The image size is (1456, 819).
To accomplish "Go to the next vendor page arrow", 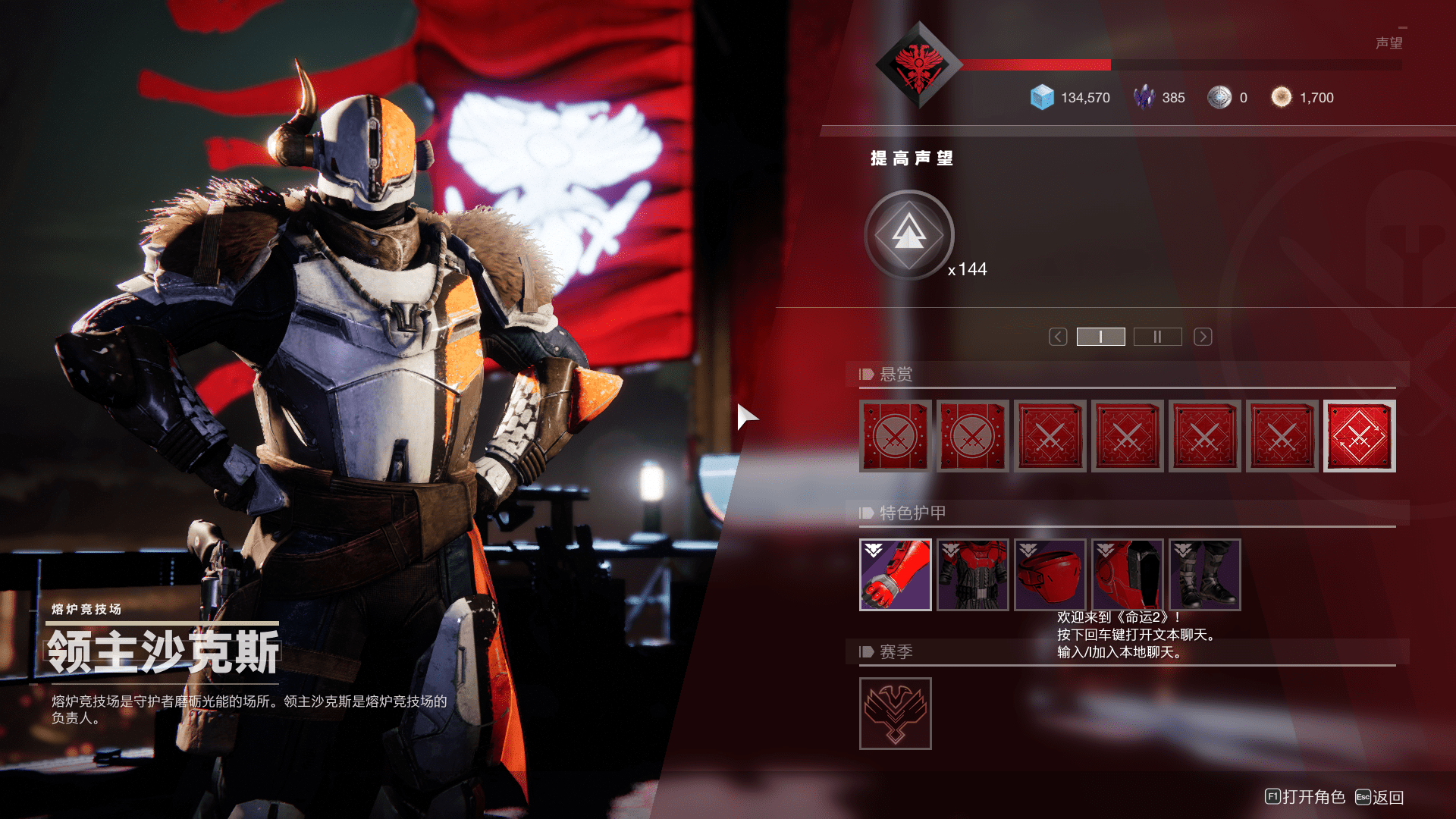I will [1203, 337].
